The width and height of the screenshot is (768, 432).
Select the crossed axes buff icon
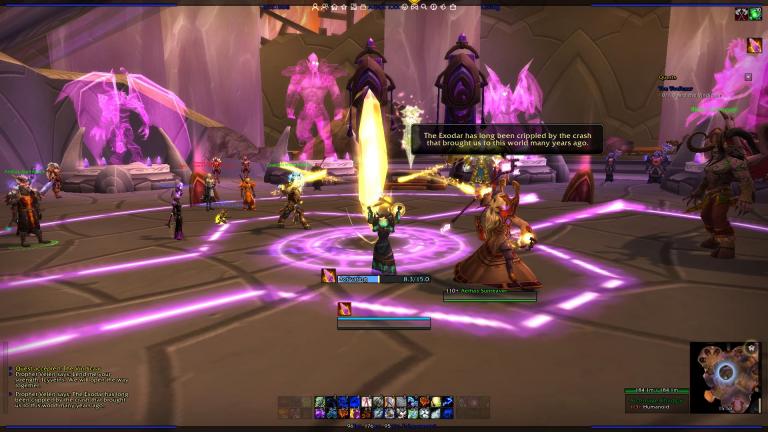(741, 14)
